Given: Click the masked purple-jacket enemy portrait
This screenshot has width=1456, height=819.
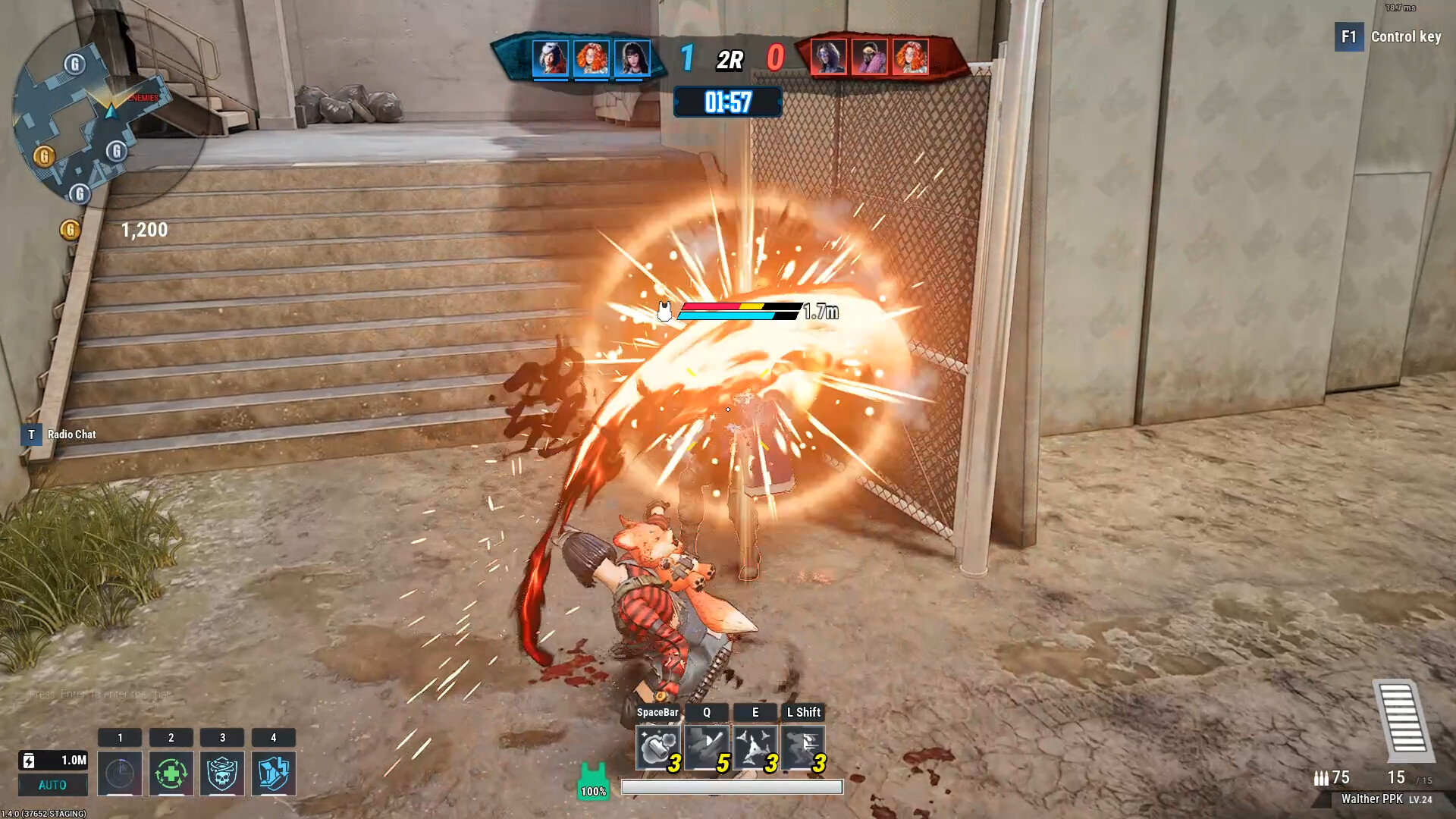Looking at the screenshot, I should [x=869, y=58].
